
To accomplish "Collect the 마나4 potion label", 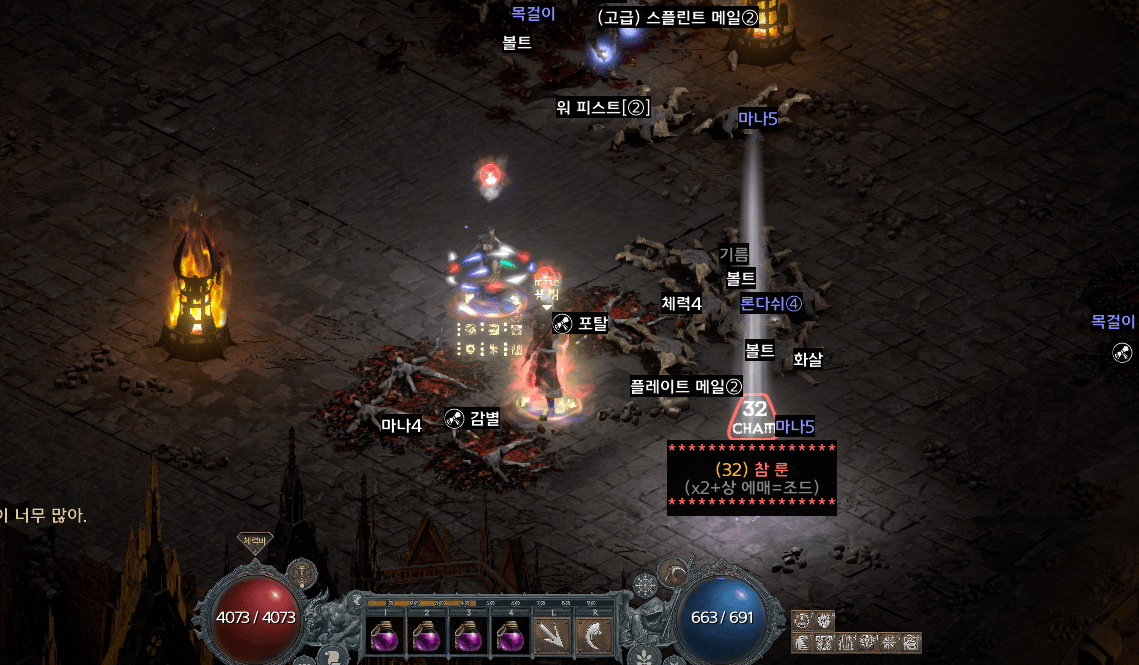I will click(401, 424).
